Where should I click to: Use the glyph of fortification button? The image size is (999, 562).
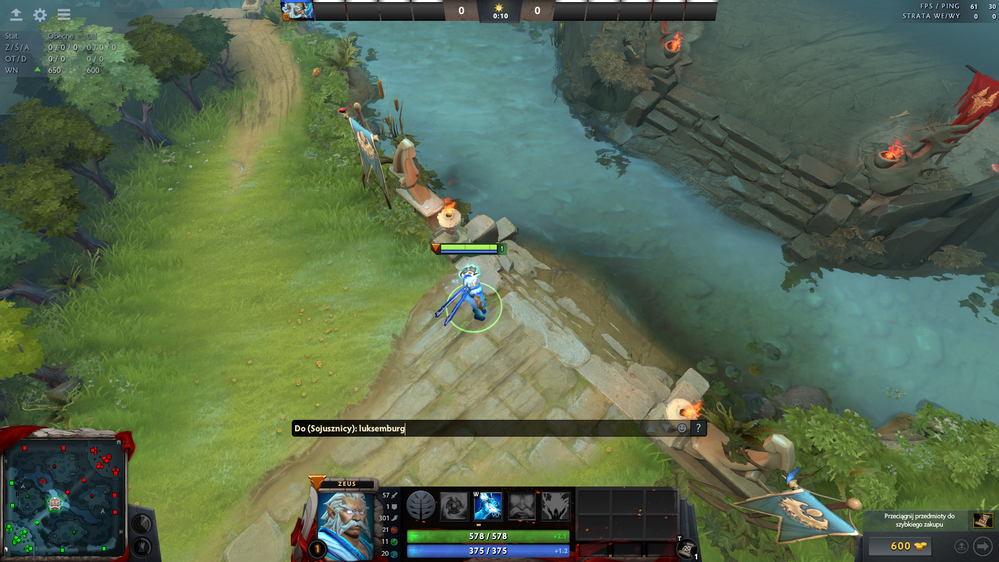[141, 547]
